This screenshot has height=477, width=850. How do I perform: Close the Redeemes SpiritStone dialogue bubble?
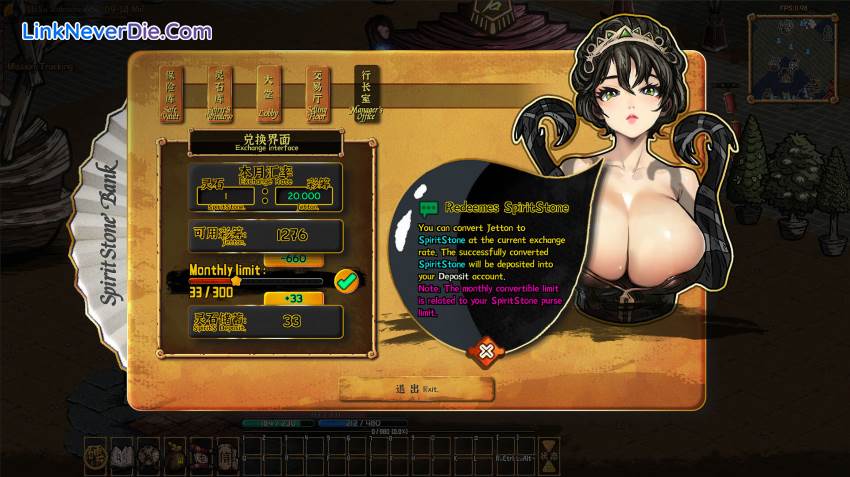[x=485, y=351]
